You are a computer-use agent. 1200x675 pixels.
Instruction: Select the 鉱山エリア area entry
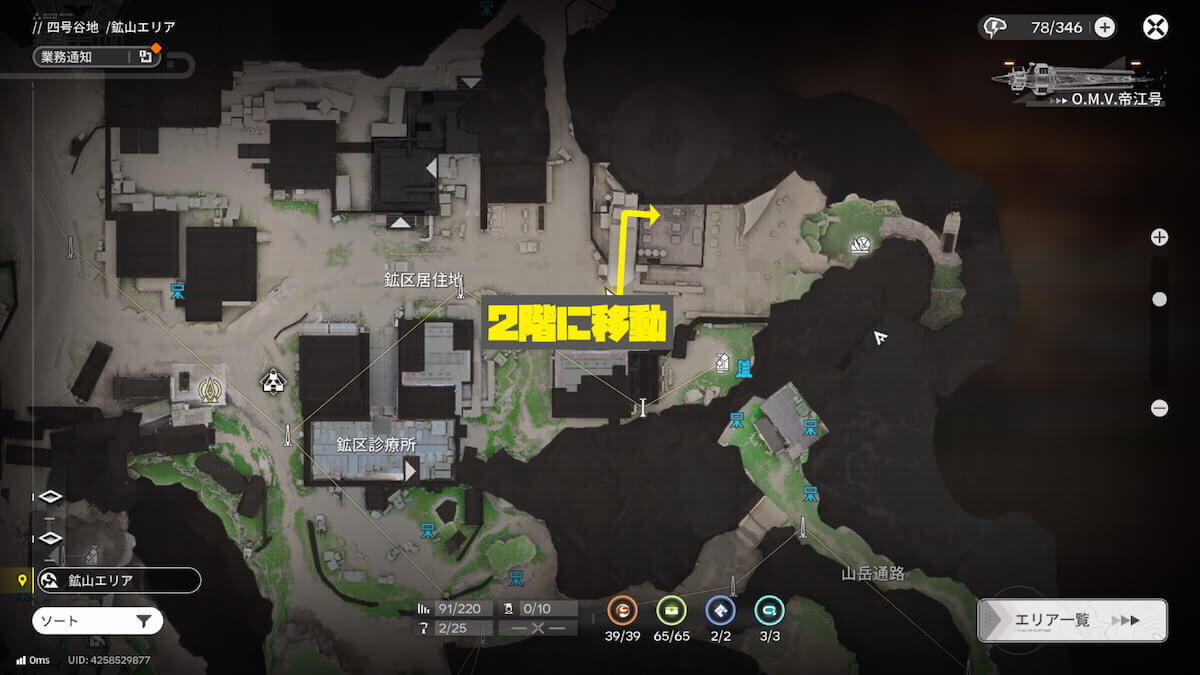(x=118, y=580)
